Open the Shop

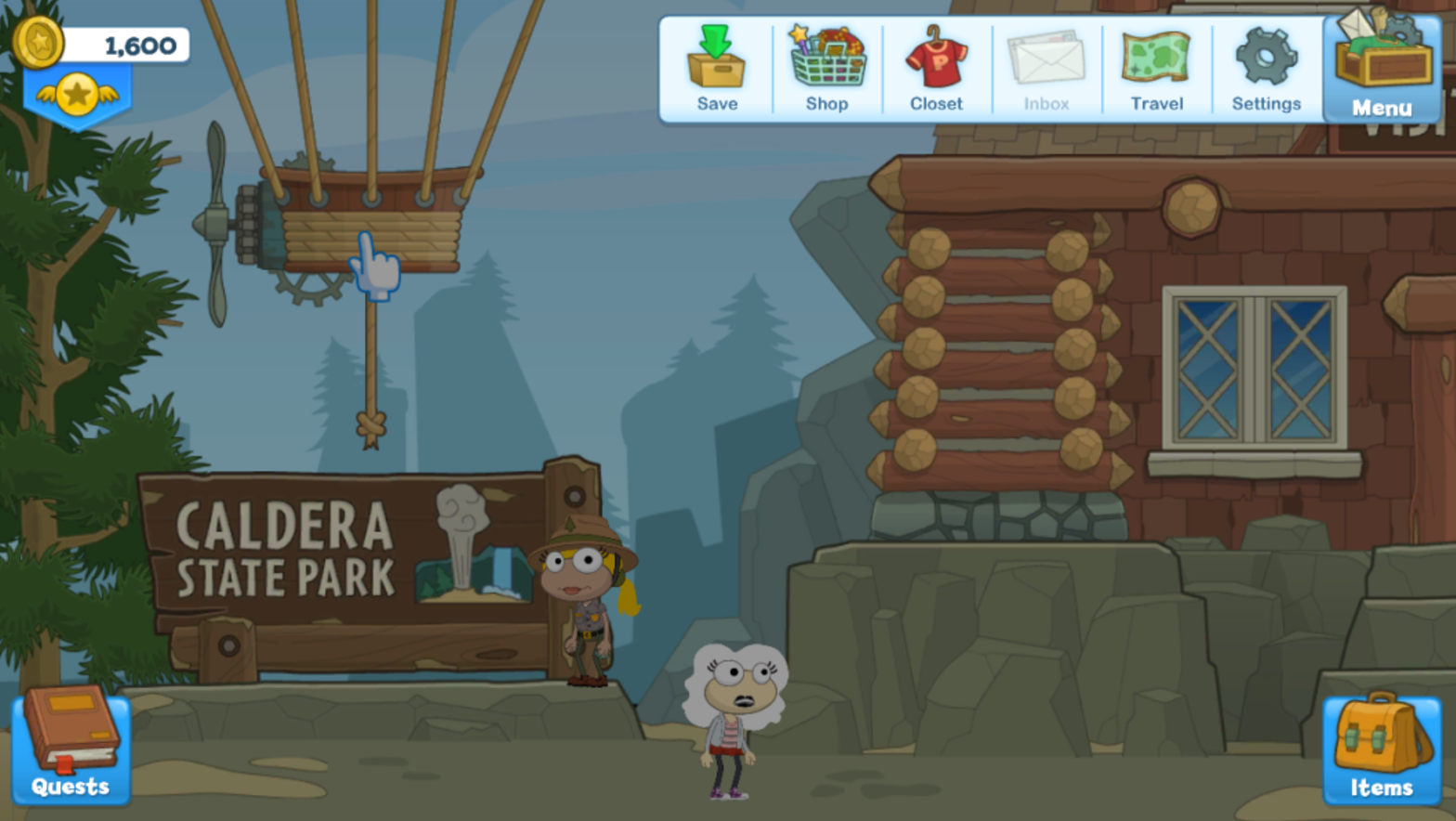[826, 70]
